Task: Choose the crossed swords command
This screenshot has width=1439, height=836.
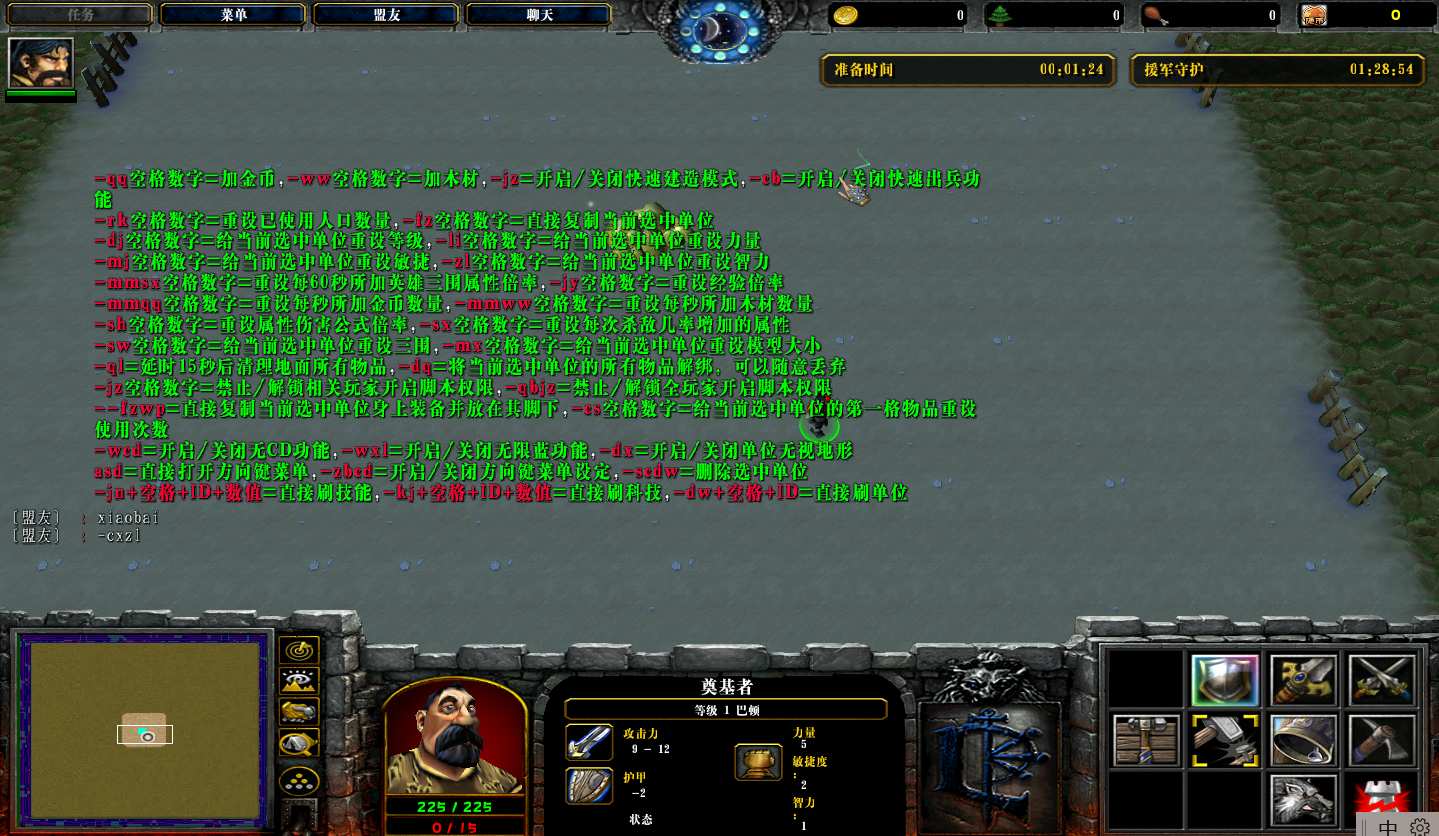Action: click(x=1382, y=681)
